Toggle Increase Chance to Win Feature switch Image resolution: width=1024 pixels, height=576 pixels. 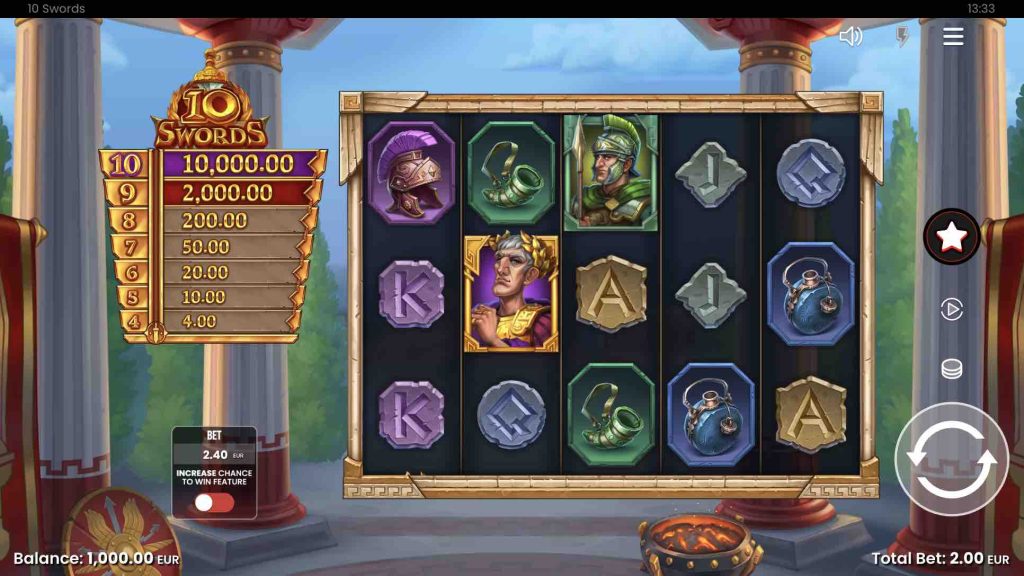[x=214, y=502]
